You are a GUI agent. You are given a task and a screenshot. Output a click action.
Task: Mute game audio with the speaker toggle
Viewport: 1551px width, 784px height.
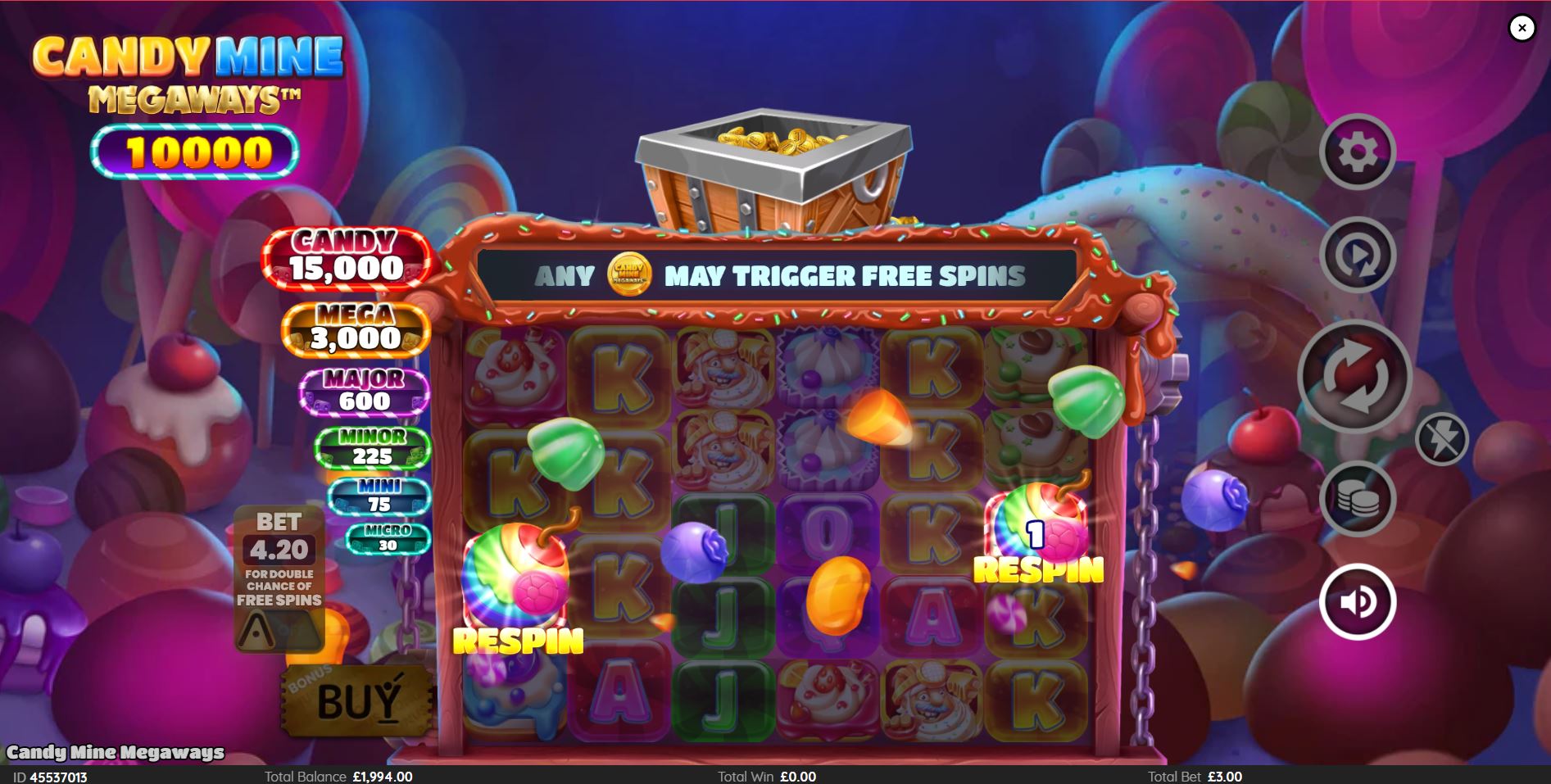click(x=1356, y=600)
